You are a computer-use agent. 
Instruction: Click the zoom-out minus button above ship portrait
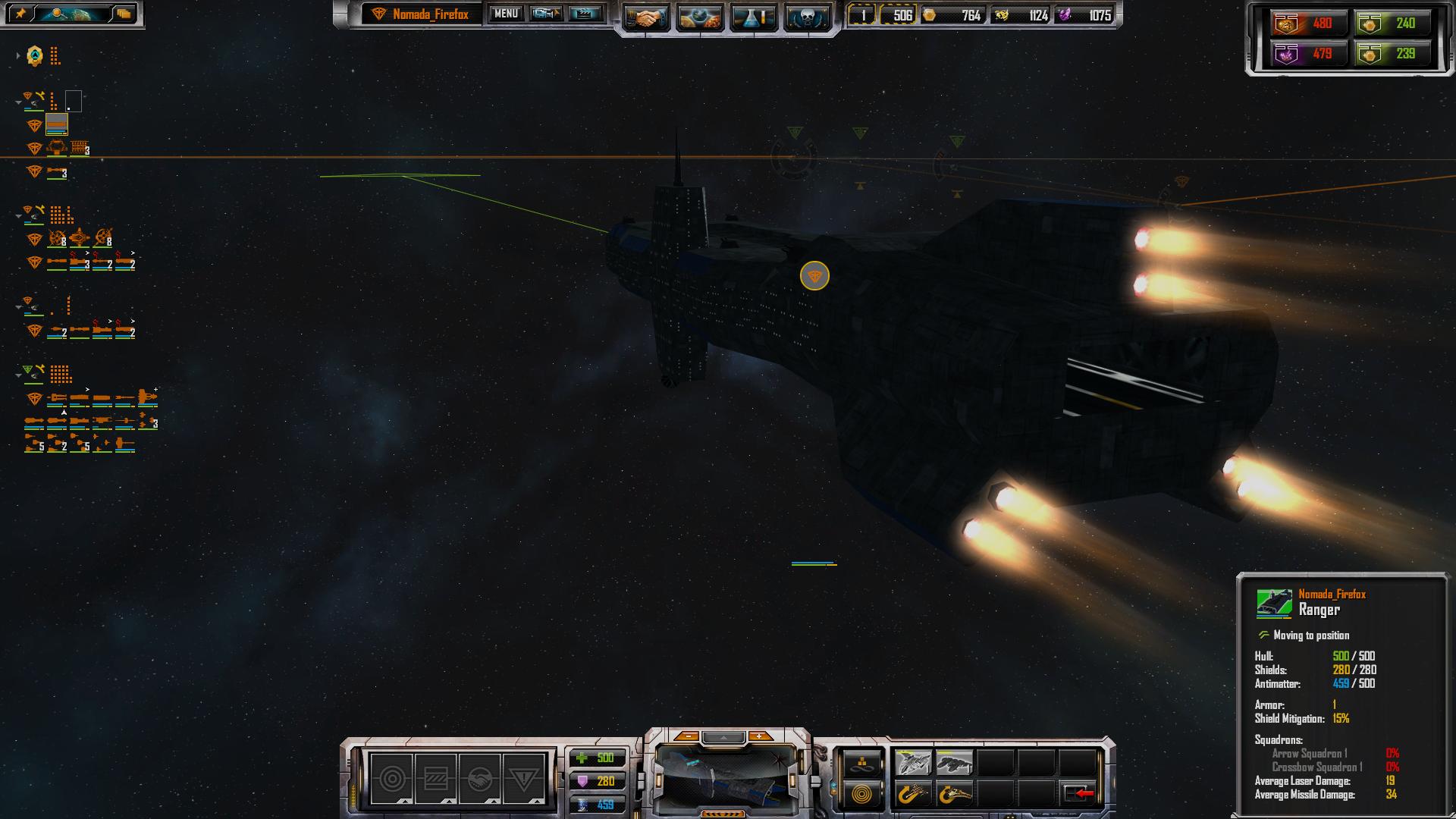[687, 736]
